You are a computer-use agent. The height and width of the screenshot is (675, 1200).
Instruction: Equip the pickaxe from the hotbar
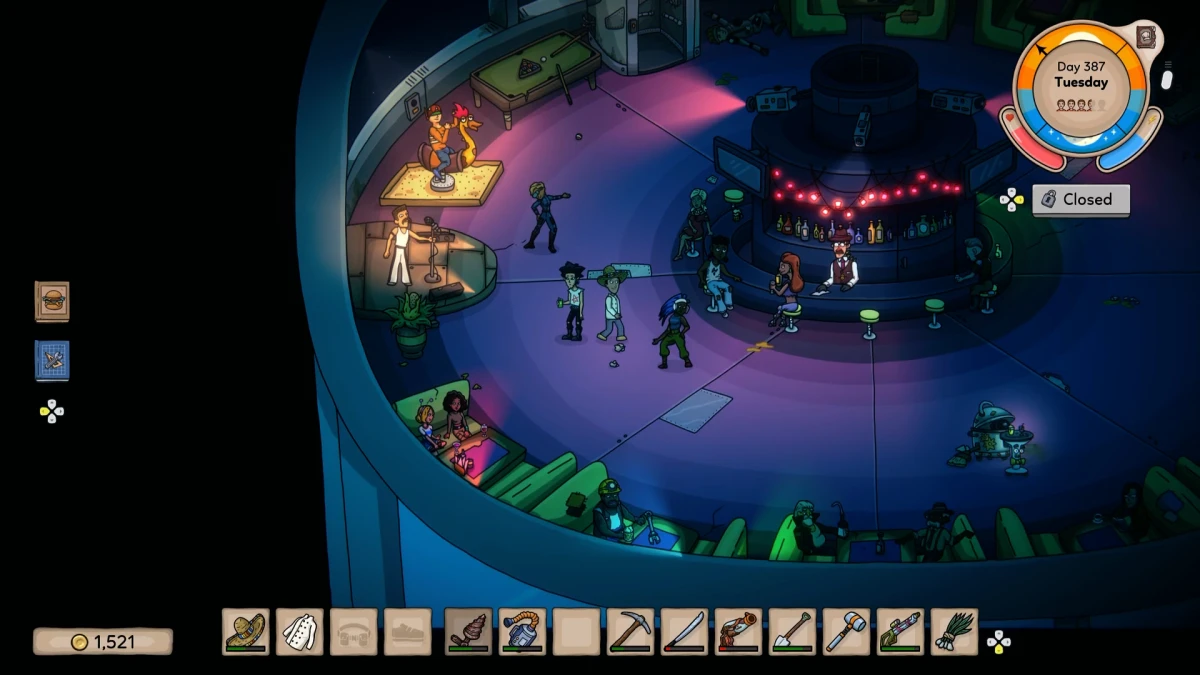[x=631, y=632]
